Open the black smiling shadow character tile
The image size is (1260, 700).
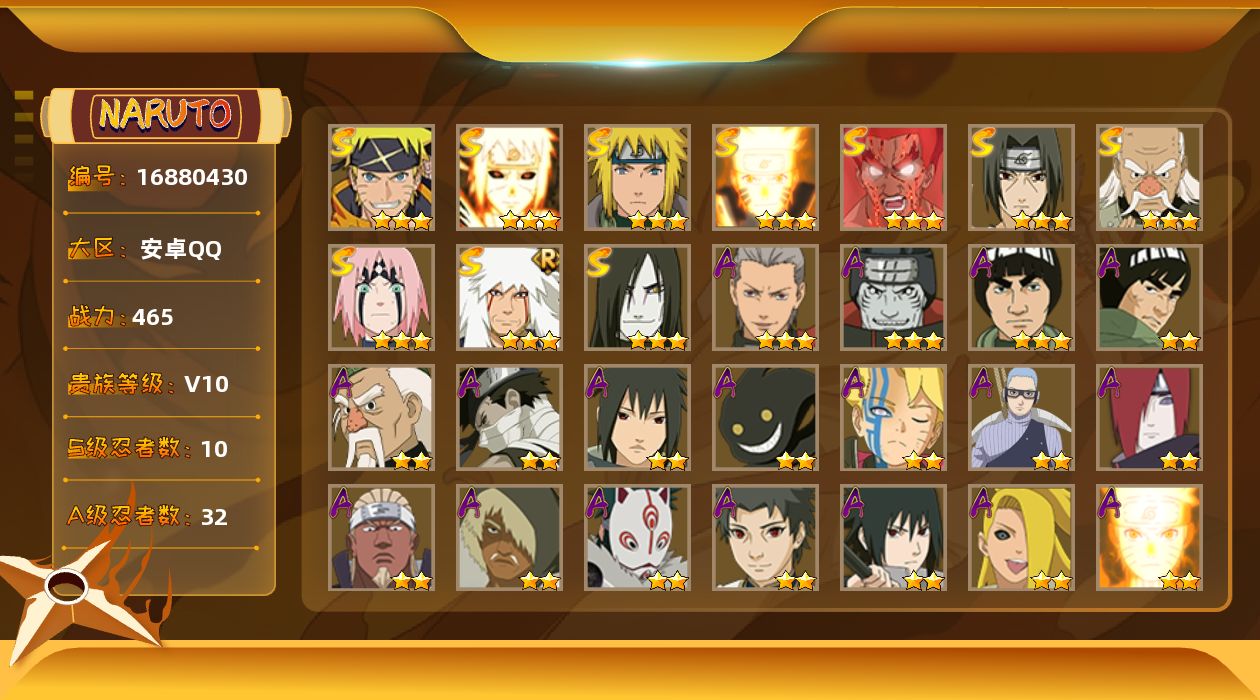[765, 417]
